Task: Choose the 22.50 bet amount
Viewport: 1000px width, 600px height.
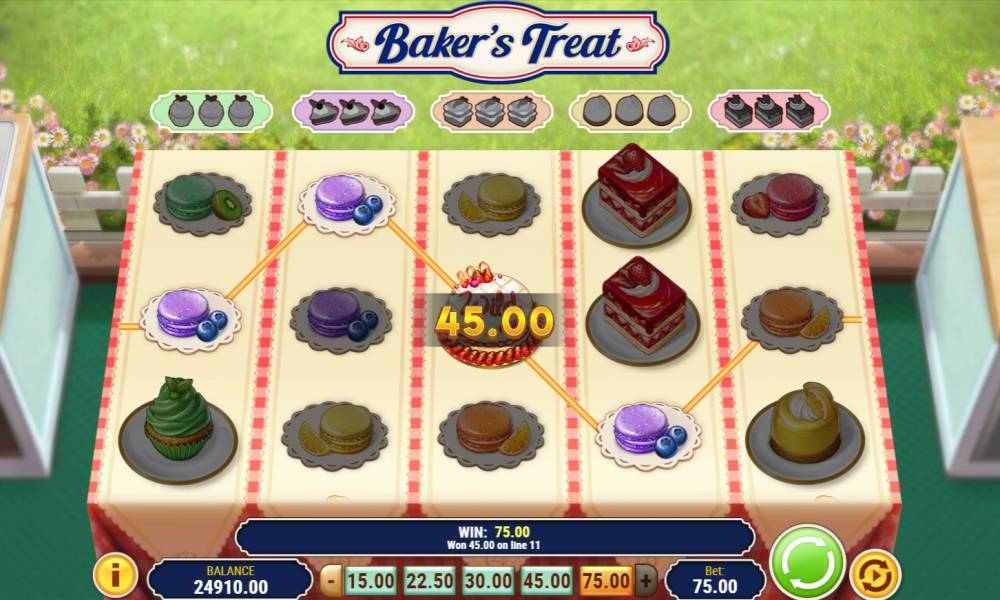Action: pyautogui.click(x=430, y=580)
